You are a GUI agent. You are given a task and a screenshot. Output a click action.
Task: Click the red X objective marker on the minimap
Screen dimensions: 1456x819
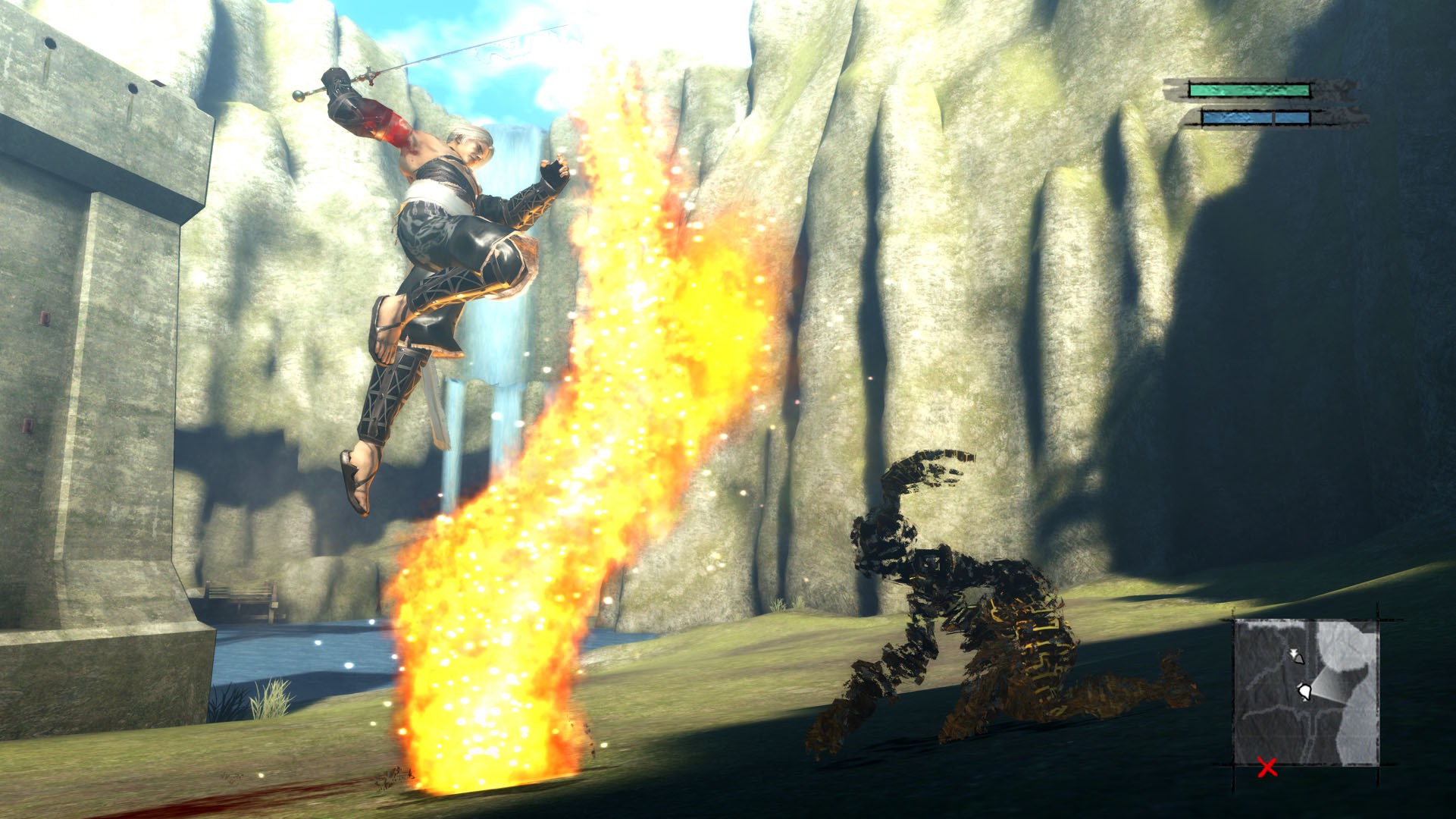(1267, 767)
